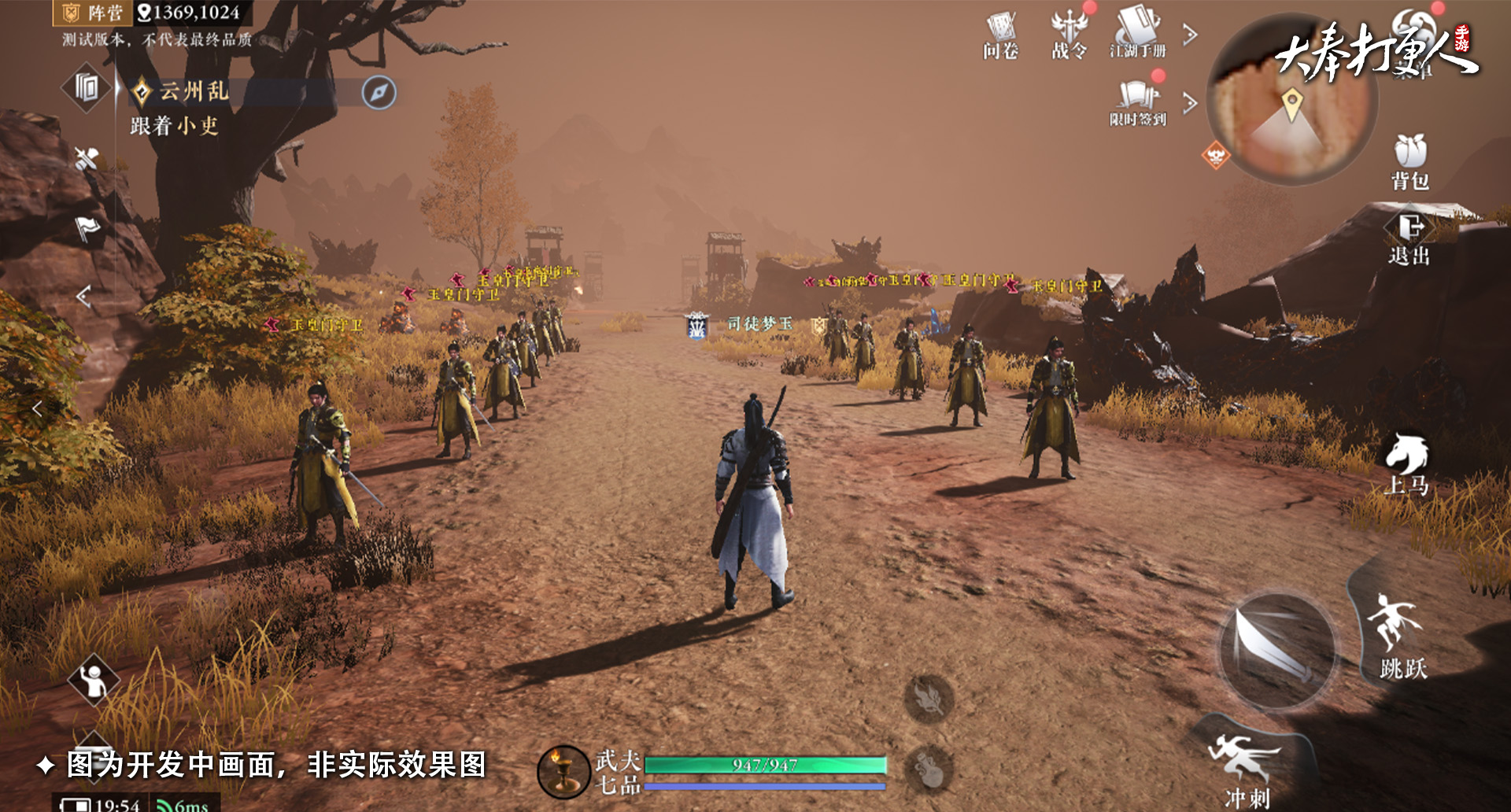Open the 背包 backpack
Screen dimensions: 1511x812
[1409, 161]
